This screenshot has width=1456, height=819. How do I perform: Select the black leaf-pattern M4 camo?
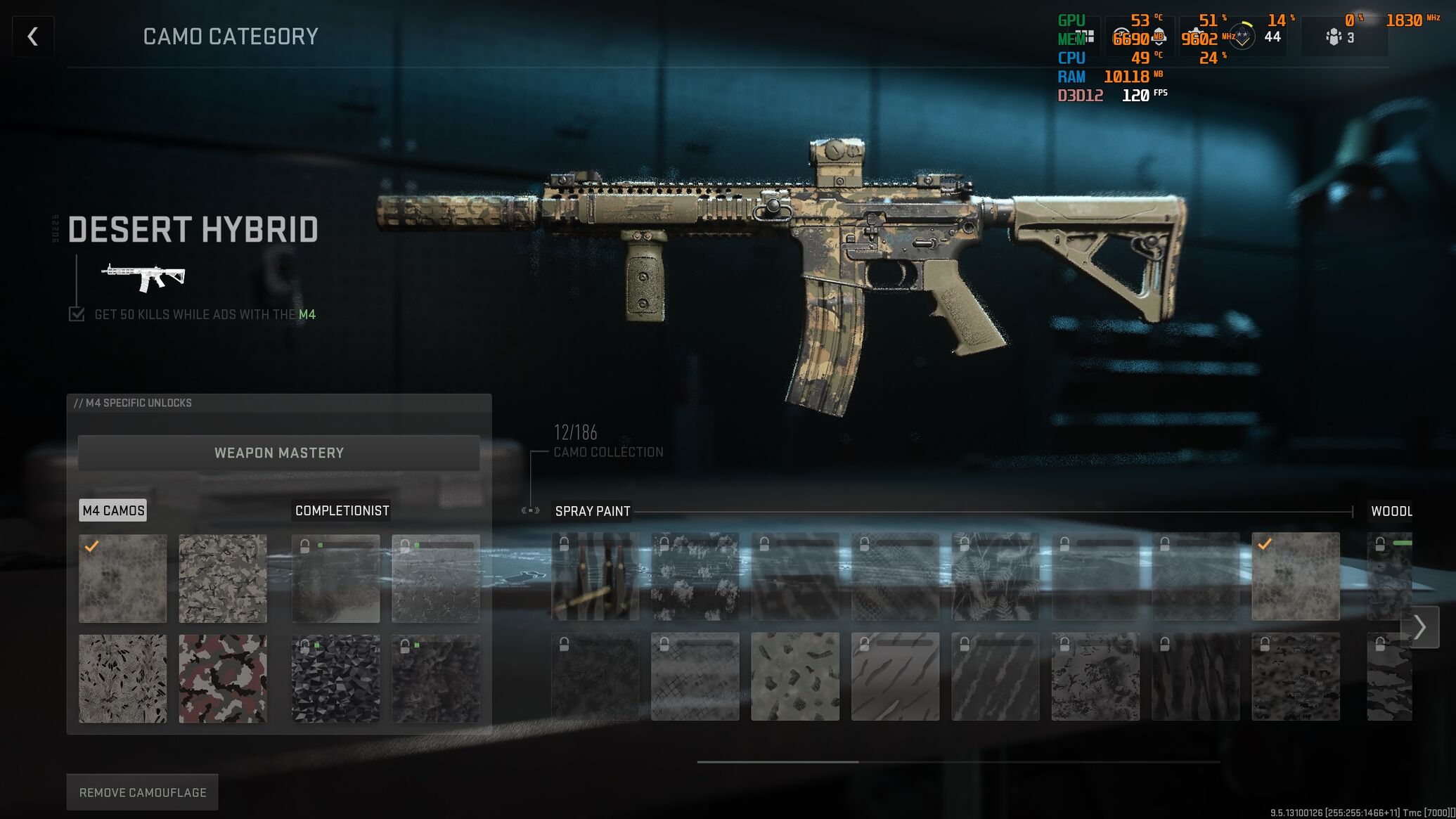pyautogui.click(x=123, y=678)
